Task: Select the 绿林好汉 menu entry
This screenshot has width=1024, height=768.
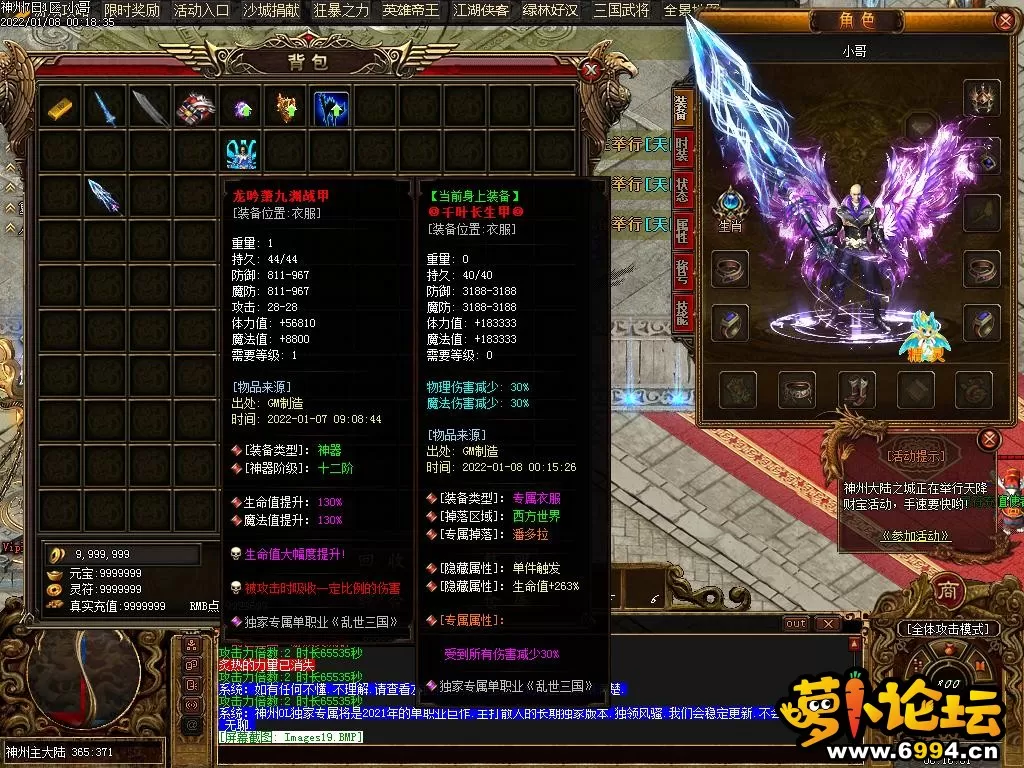Action: click(550, 11)
